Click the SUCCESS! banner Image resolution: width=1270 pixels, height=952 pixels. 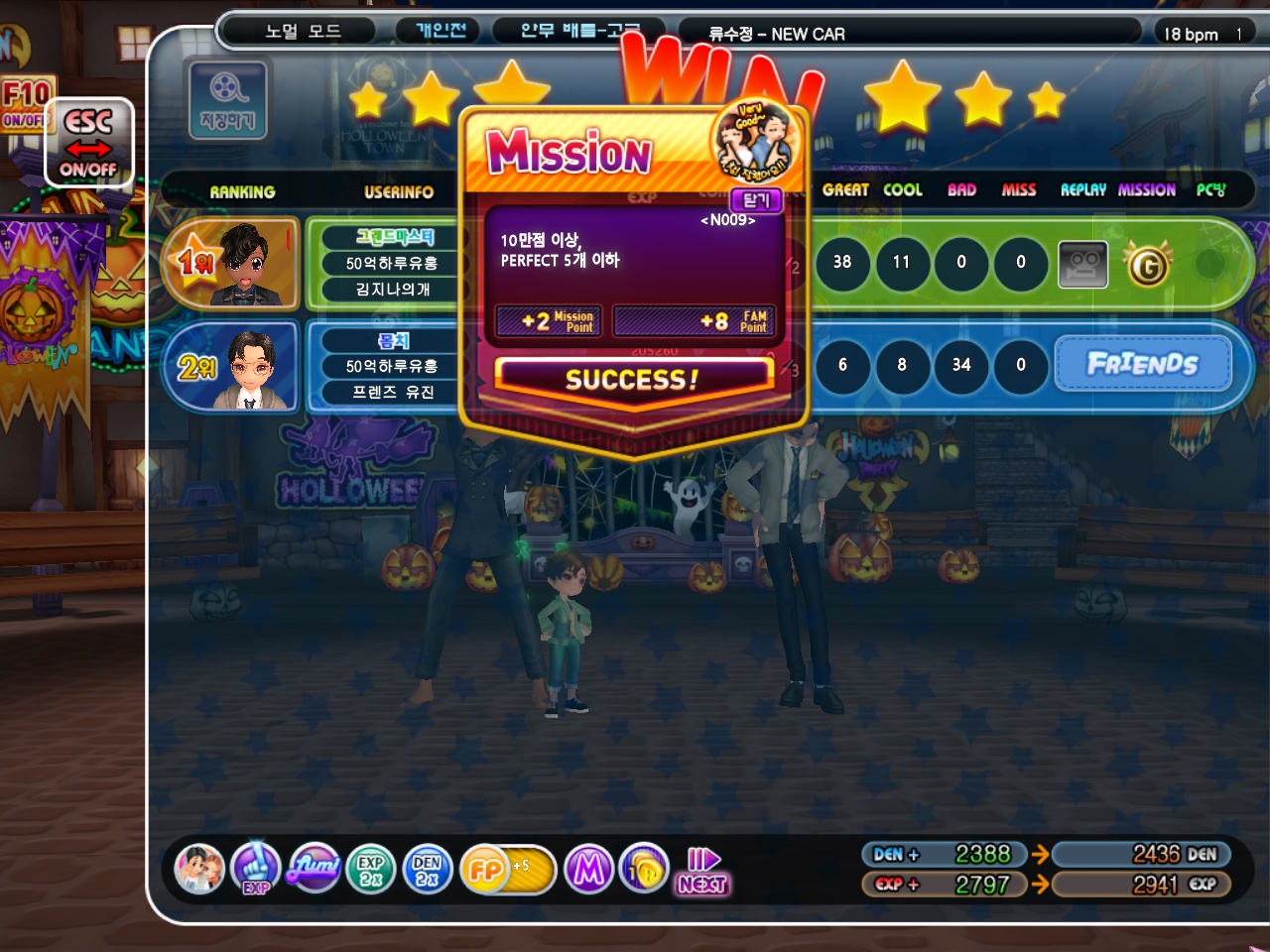click(632, 379)
